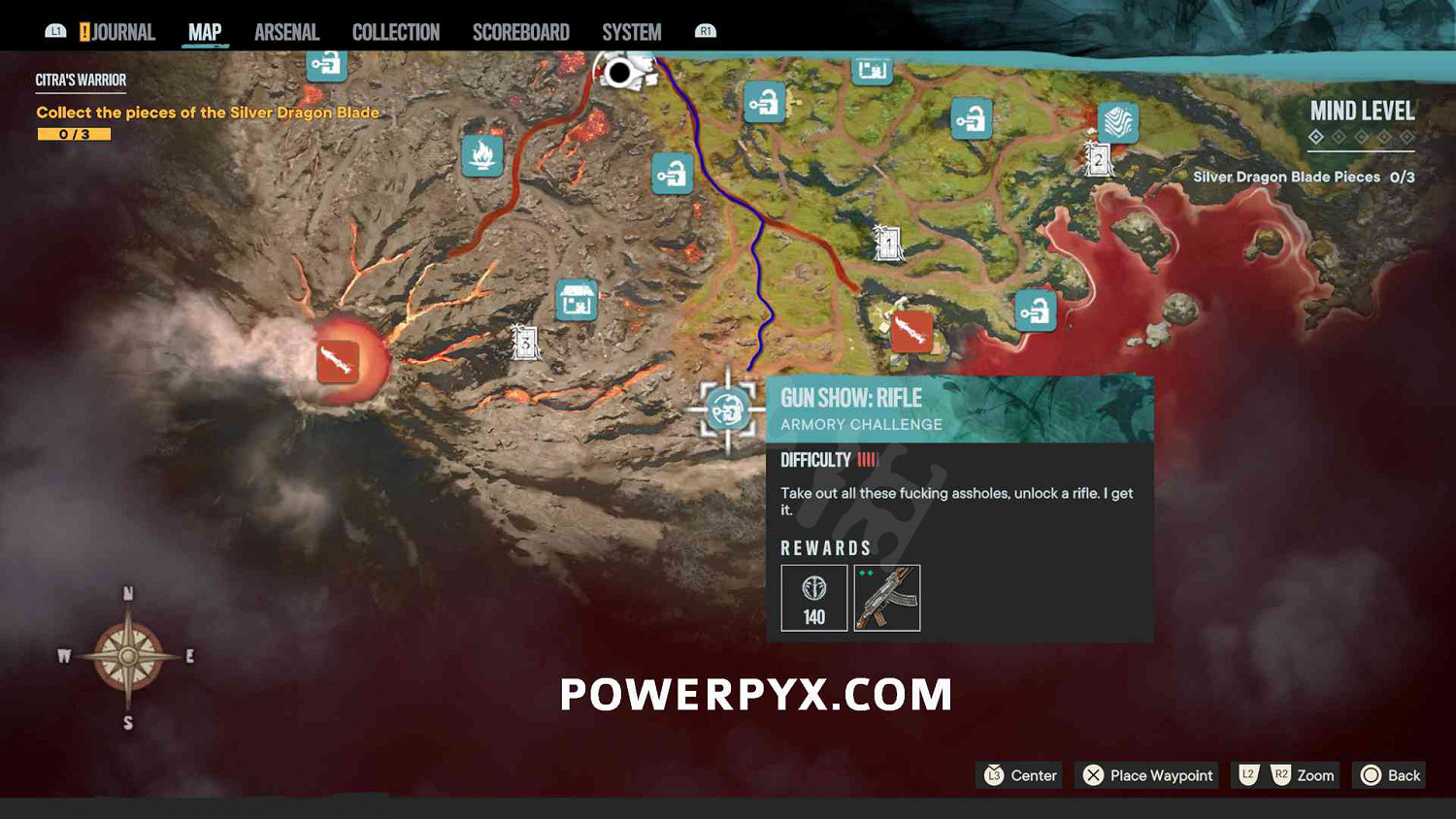Click the armory gun unlock icon near the red bay
The image size is (1456, 819).
1035,309
